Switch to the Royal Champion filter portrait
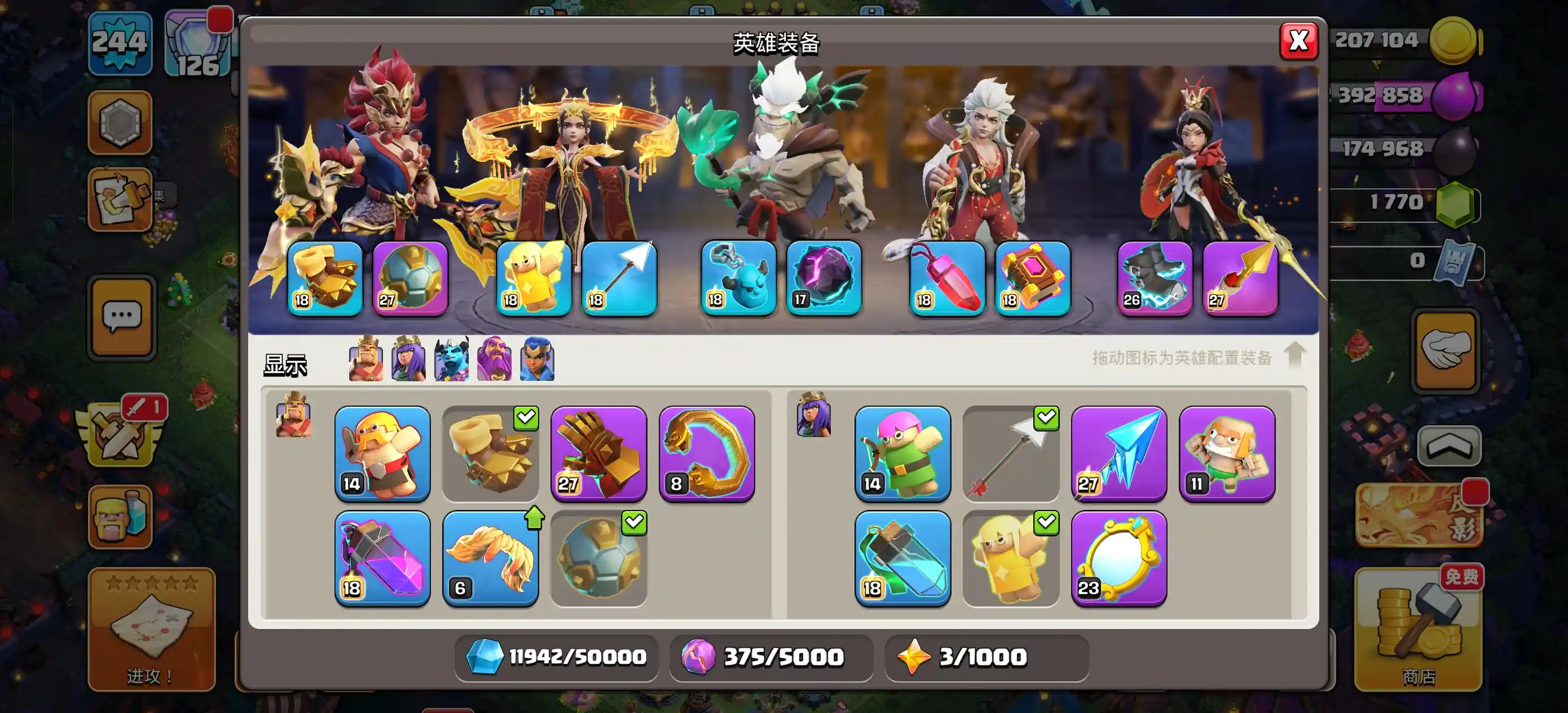The height and width of the screenshot is (713, 1568). click(x=537, y=359)
